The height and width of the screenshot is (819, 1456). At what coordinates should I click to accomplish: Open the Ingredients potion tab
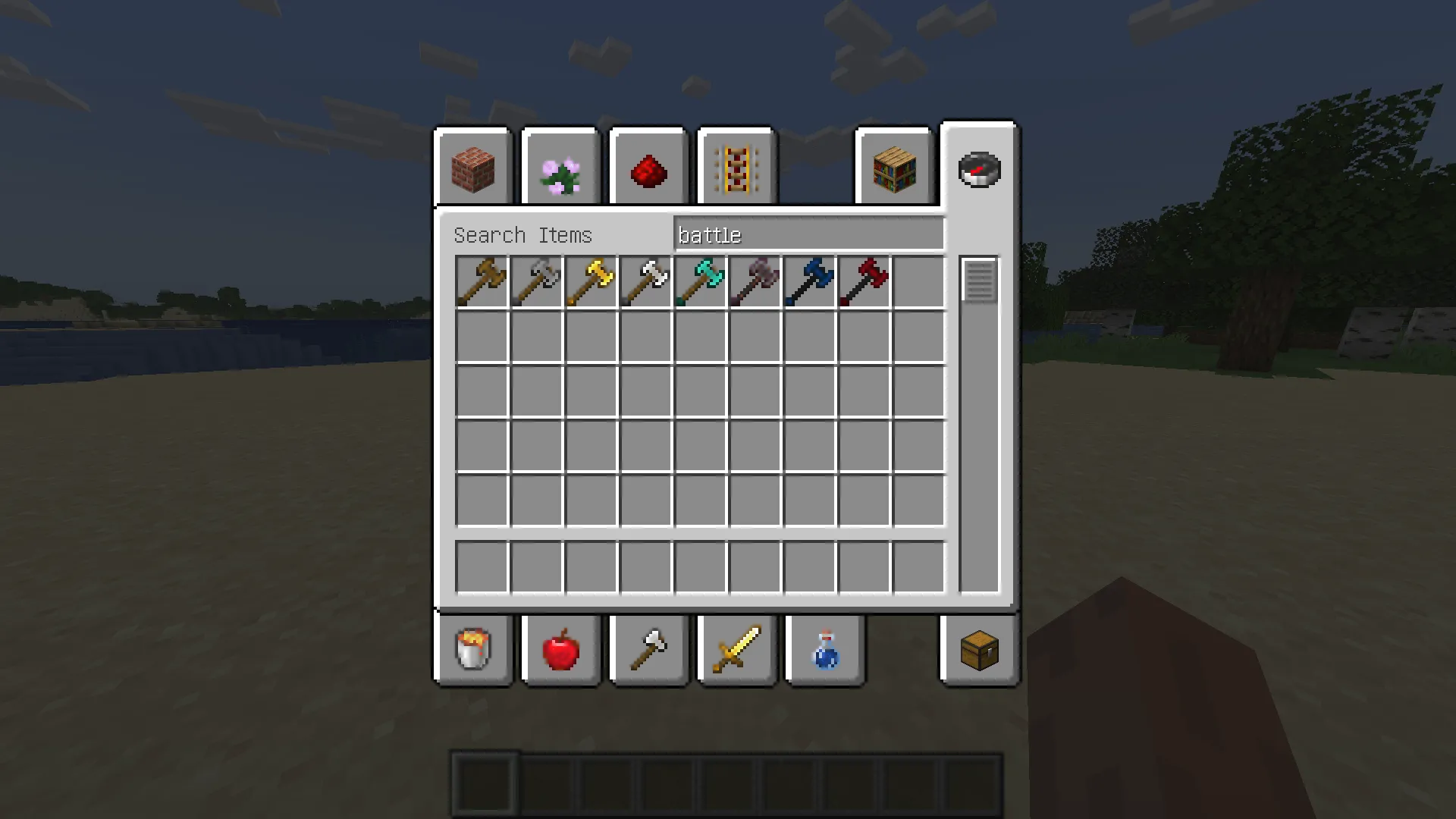825,651
